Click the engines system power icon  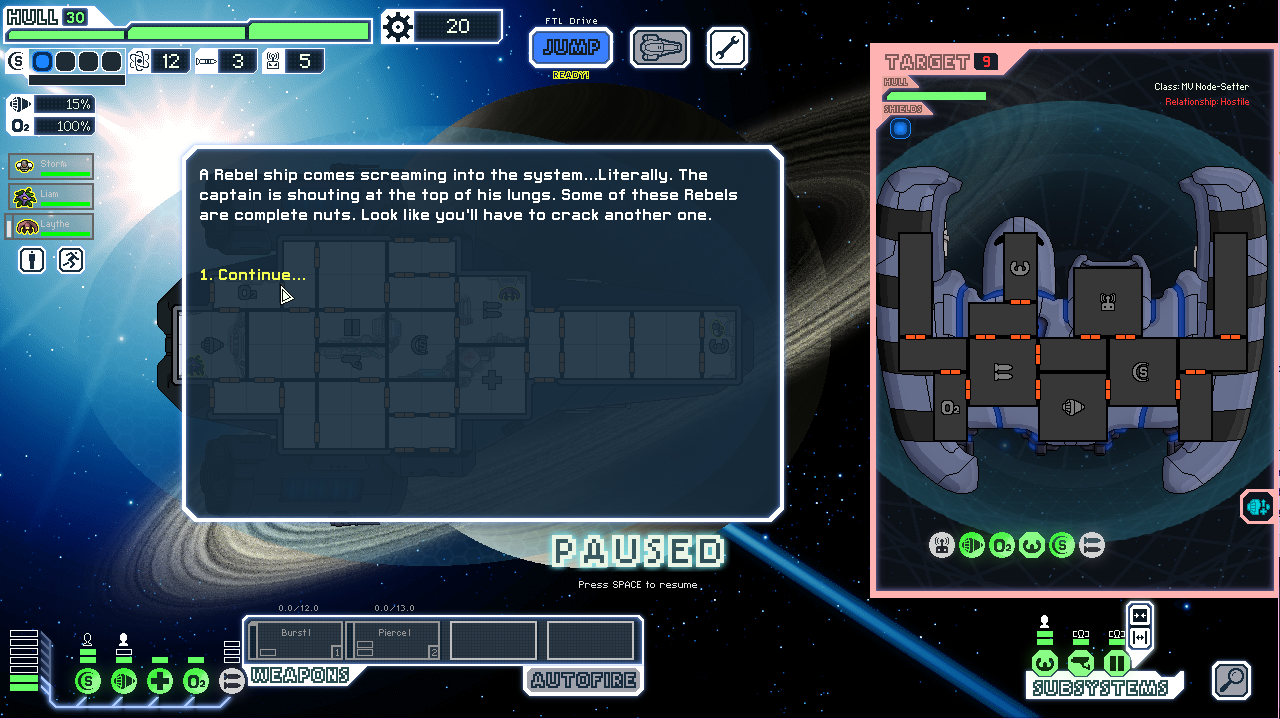[124, 681]
